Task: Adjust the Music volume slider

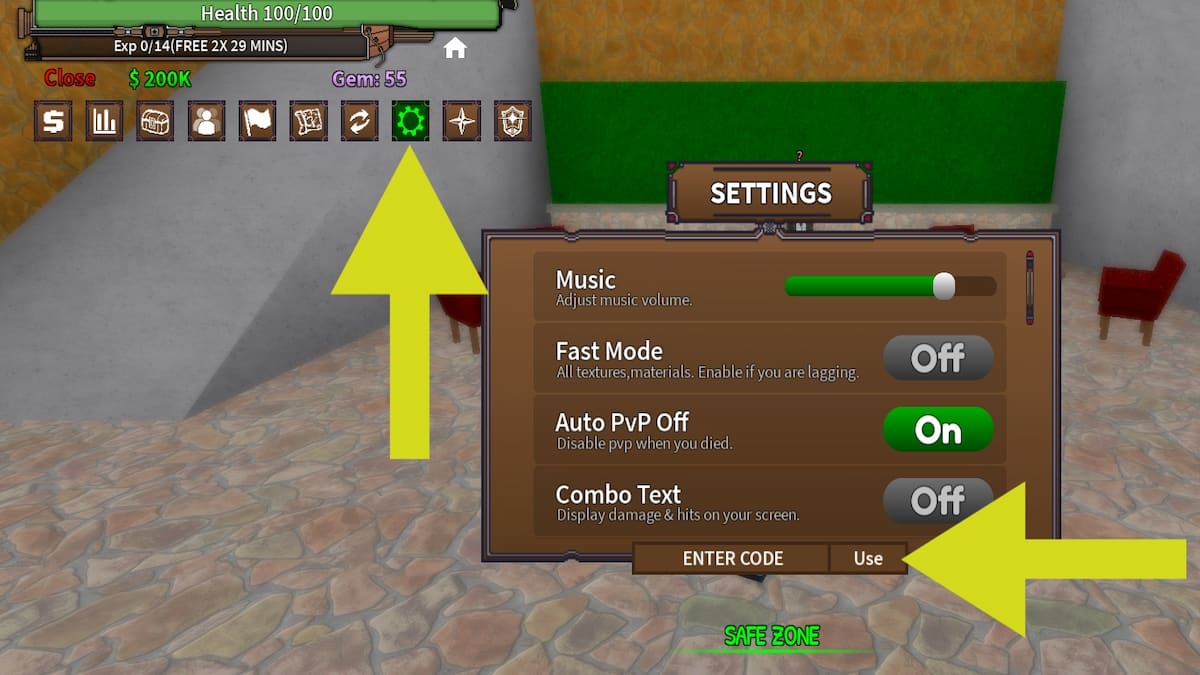Action: pos(943,287)
